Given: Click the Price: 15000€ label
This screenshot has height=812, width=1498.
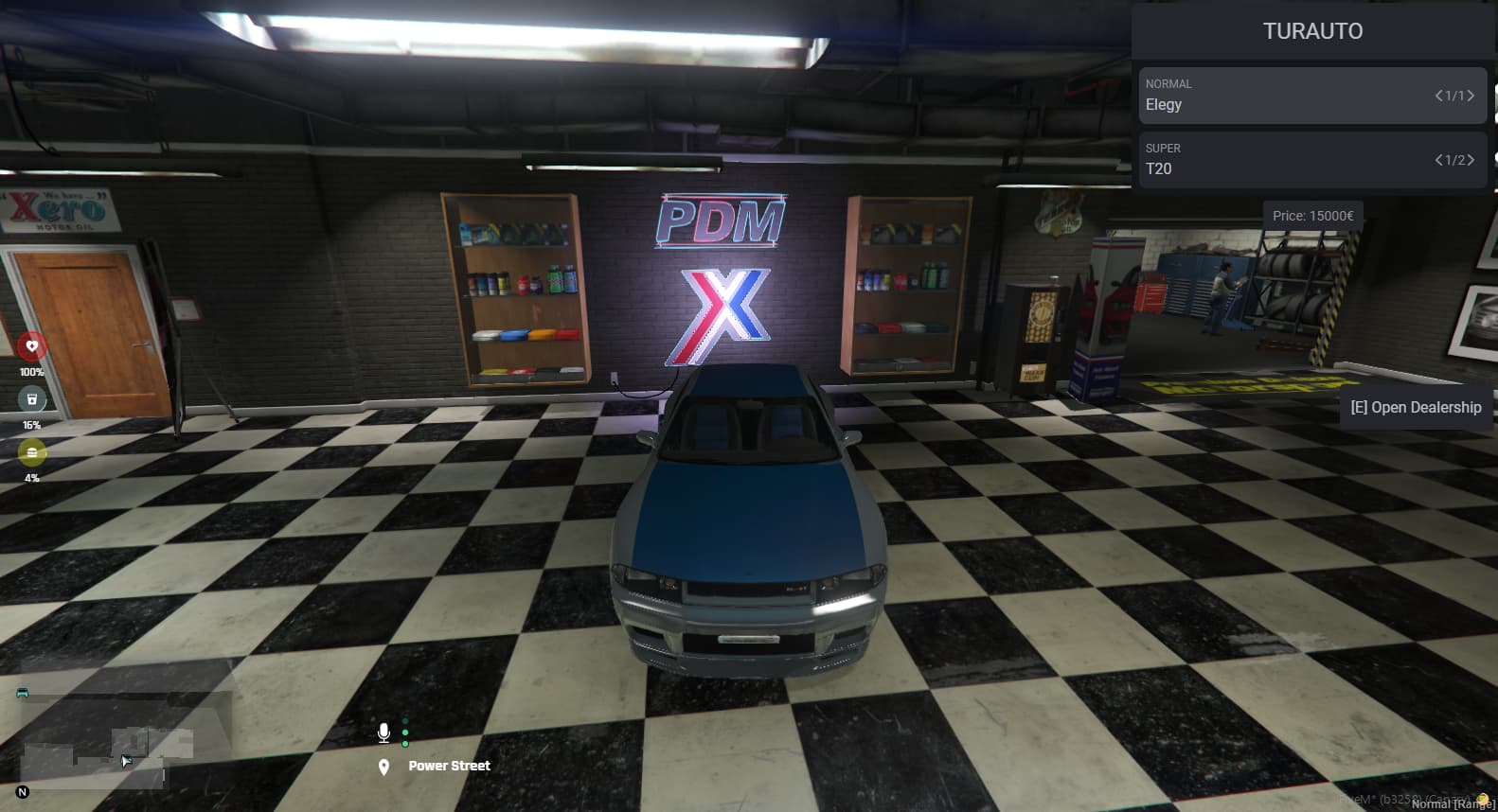Looking at the screenshot, I should pos(1313,215).
